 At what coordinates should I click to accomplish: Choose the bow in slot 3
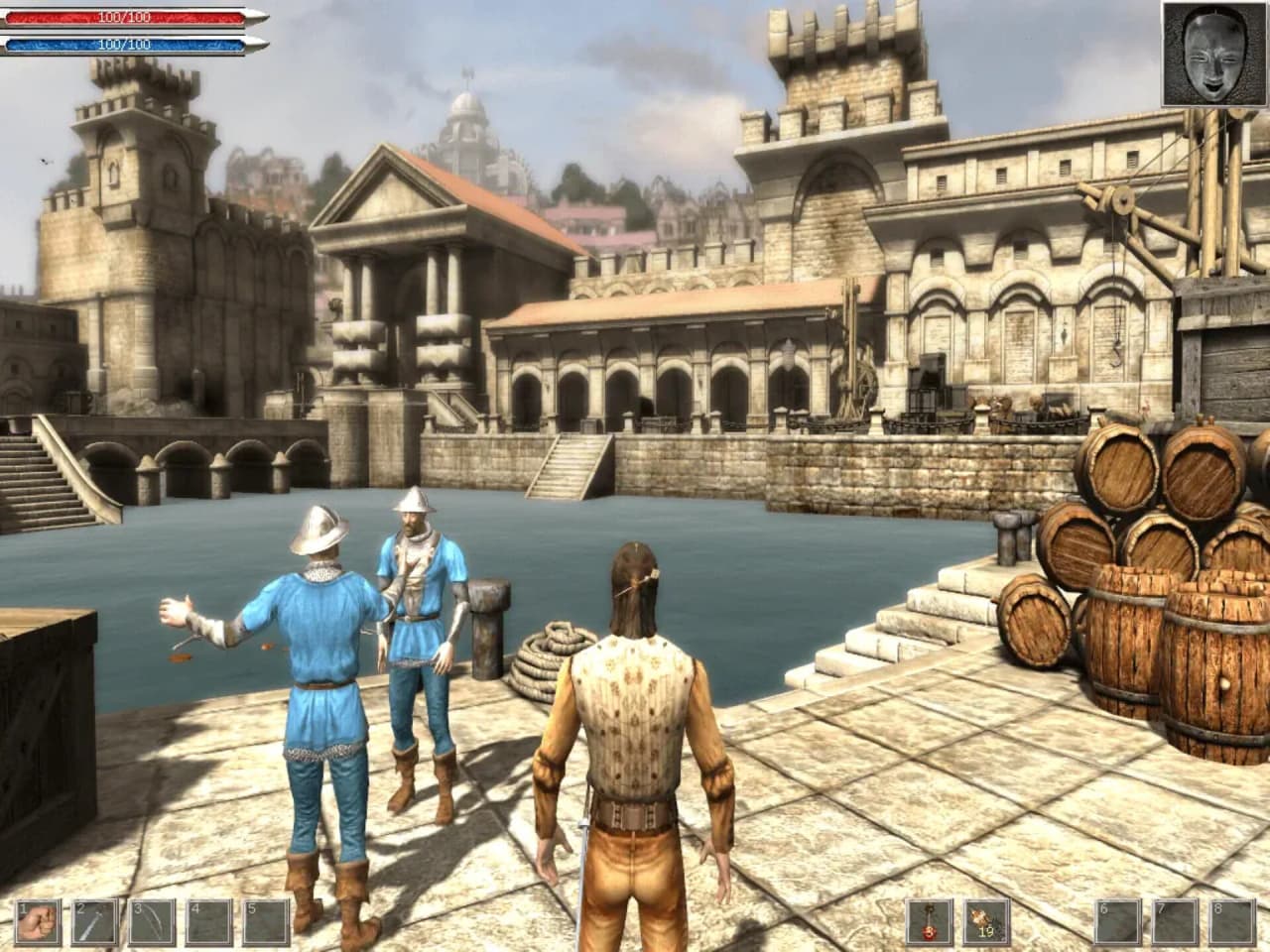coord(152,921)
